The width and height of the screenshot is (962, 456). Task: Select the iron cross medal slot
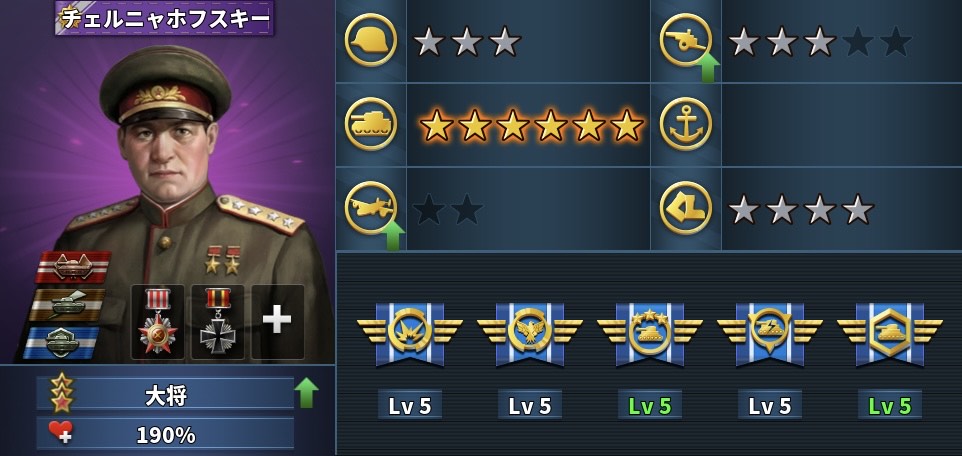click(217, 321)
